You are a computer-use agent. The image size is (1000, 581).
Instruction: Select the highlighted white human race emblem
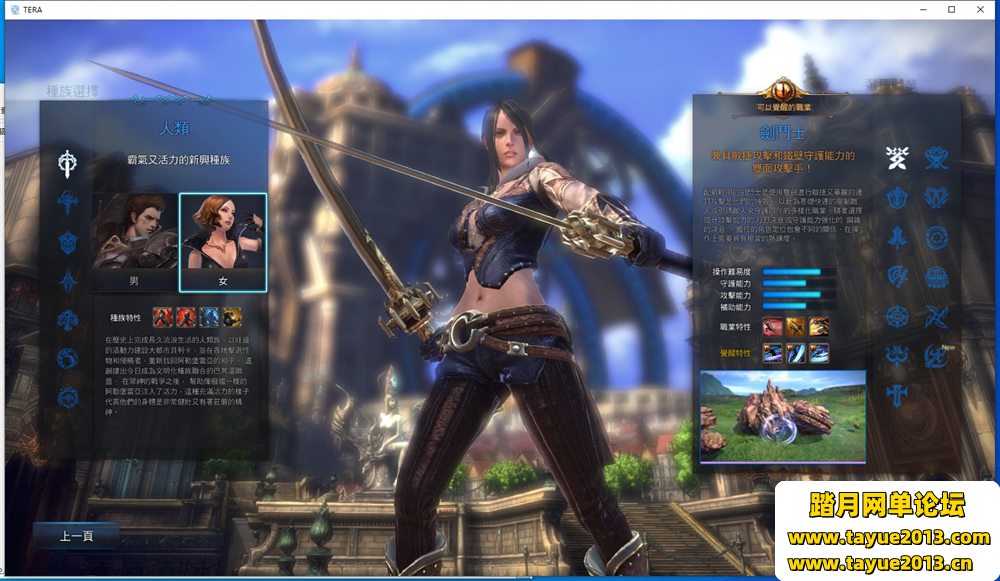click(68, 161)
